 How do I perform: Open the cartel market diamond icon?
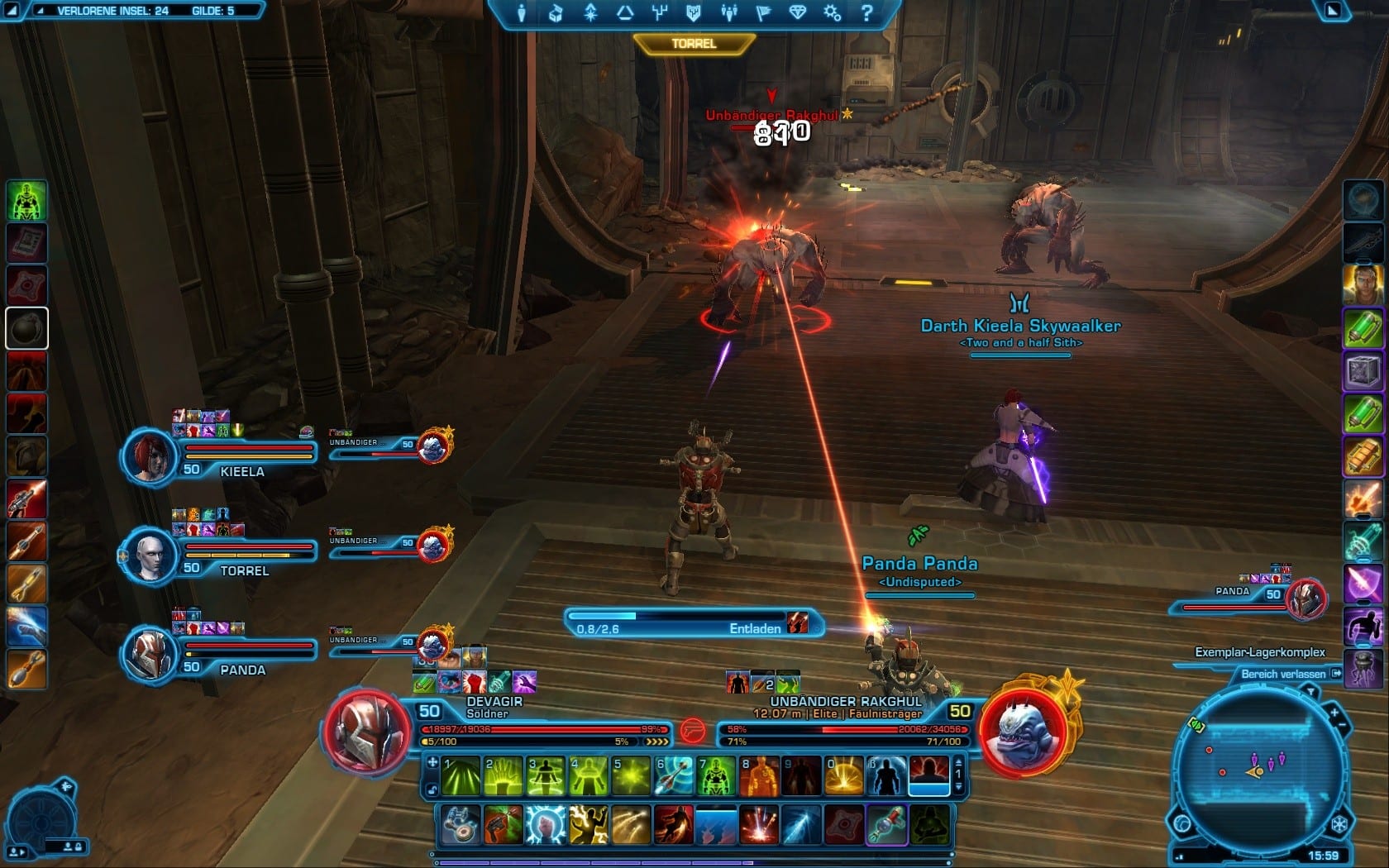pyautogui.click(x=797, y=13)
